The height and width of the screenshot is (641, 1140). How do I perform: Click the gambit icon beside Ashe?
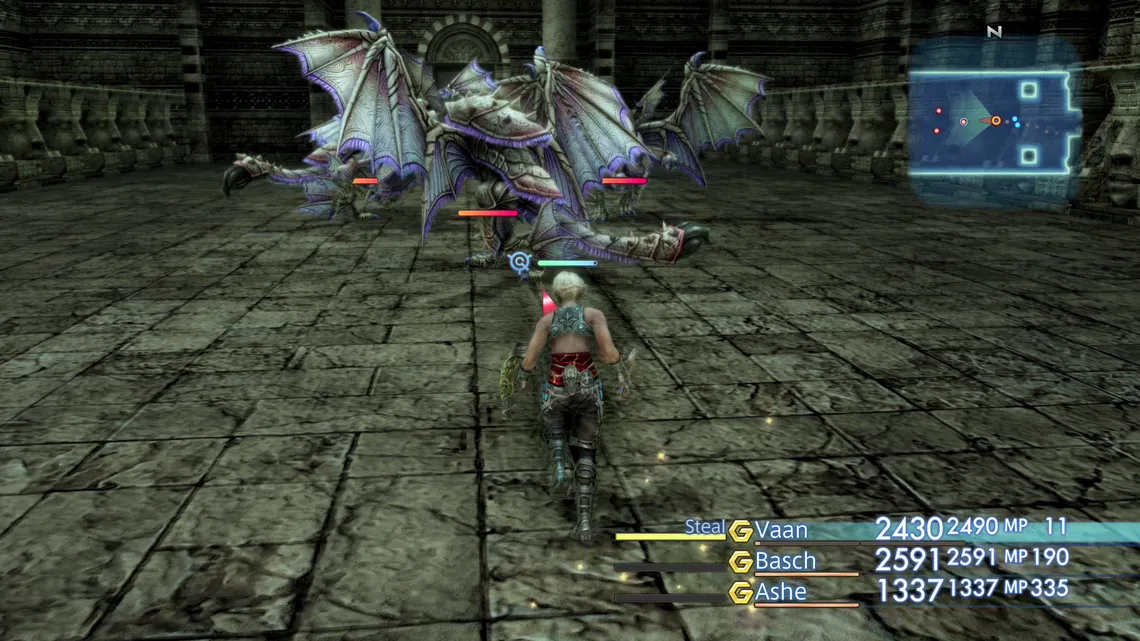click(x=740, y=593)
